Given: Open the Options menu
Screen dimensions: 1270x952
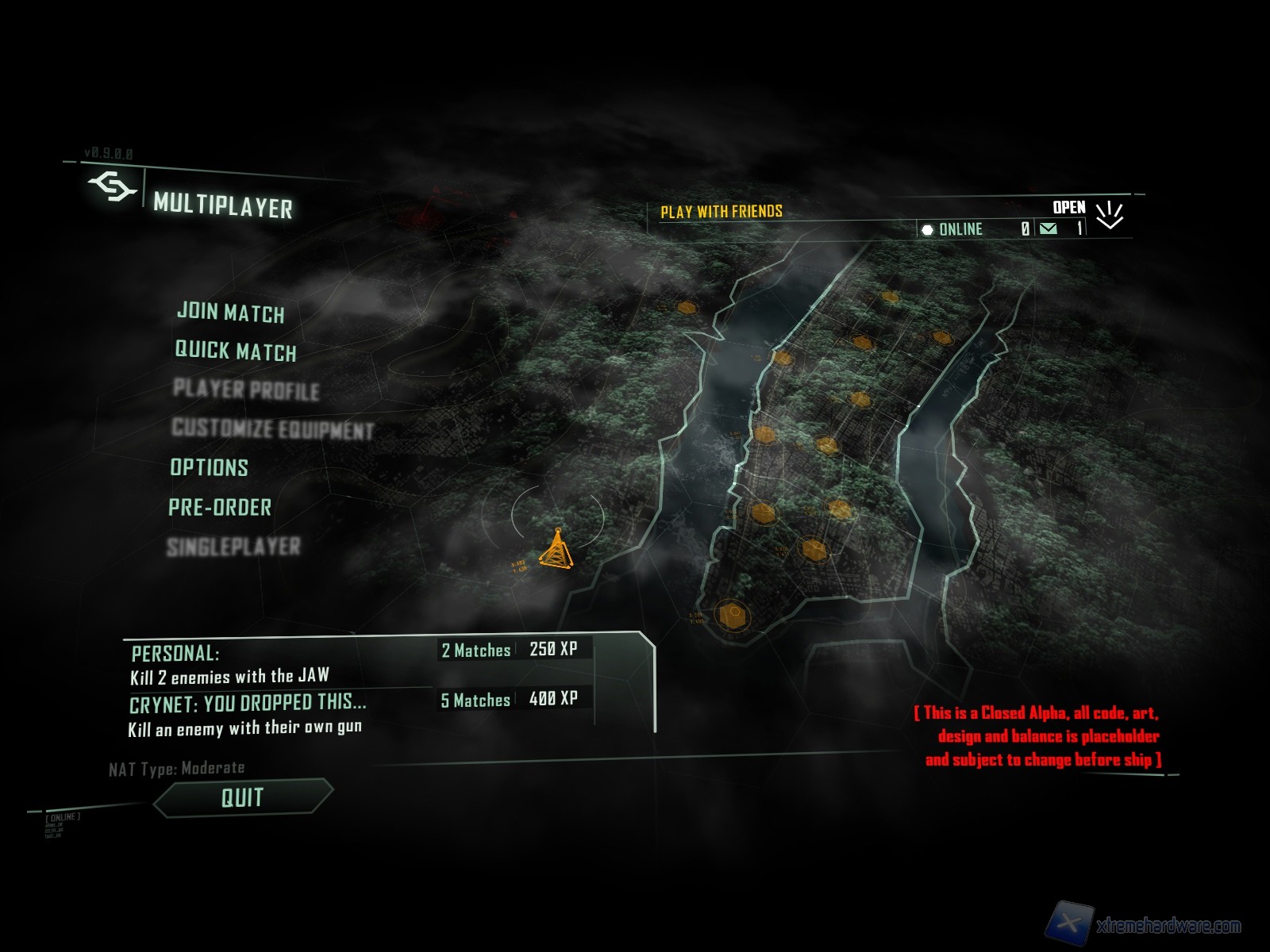Looking at the screenshot, I should 209,467.
